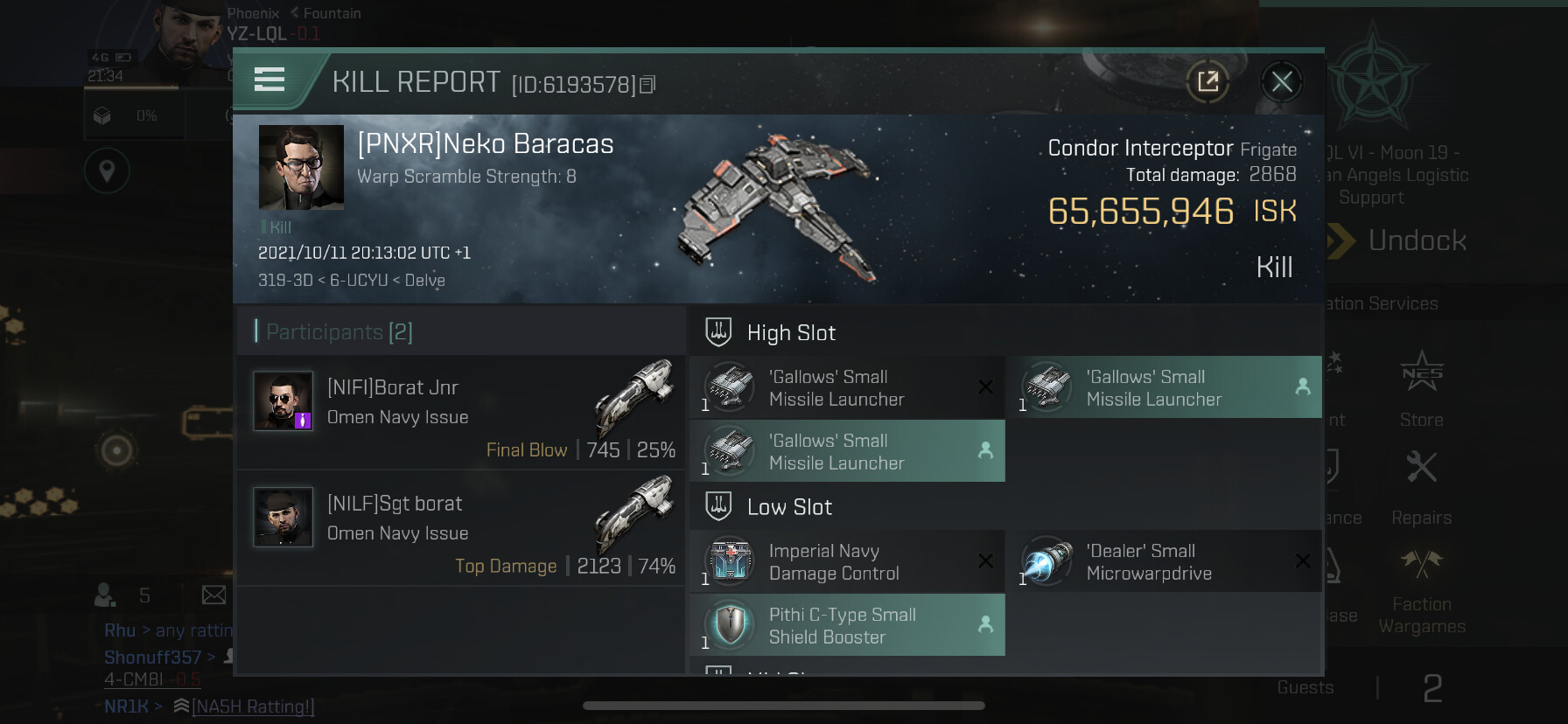The height and width of the screenshot is (724, 1568).
Task: Select participant Sgt borat row
Action: point(461,528)
